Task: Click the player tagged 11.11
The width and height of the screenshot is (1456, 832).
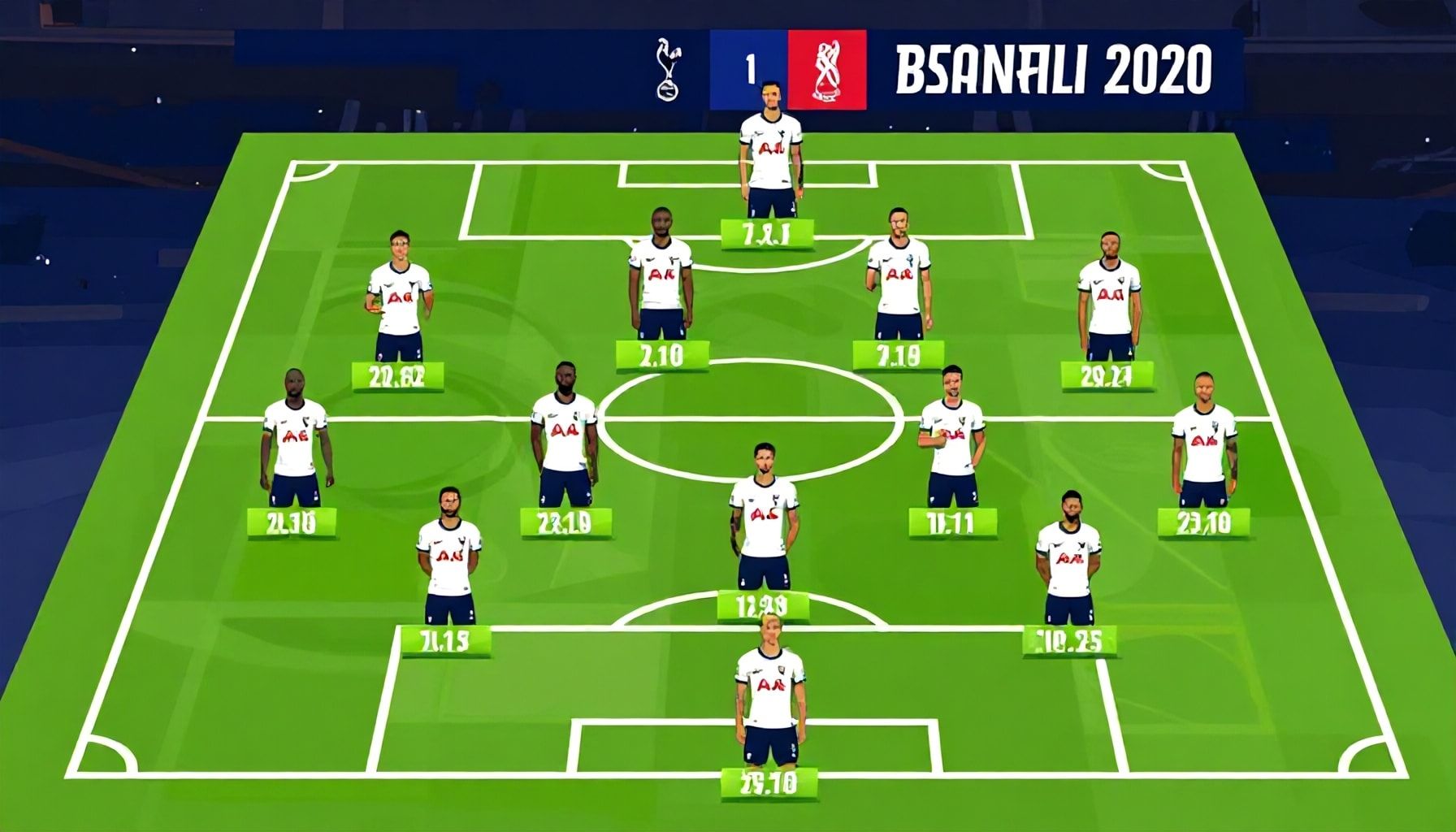Action: 952,438
